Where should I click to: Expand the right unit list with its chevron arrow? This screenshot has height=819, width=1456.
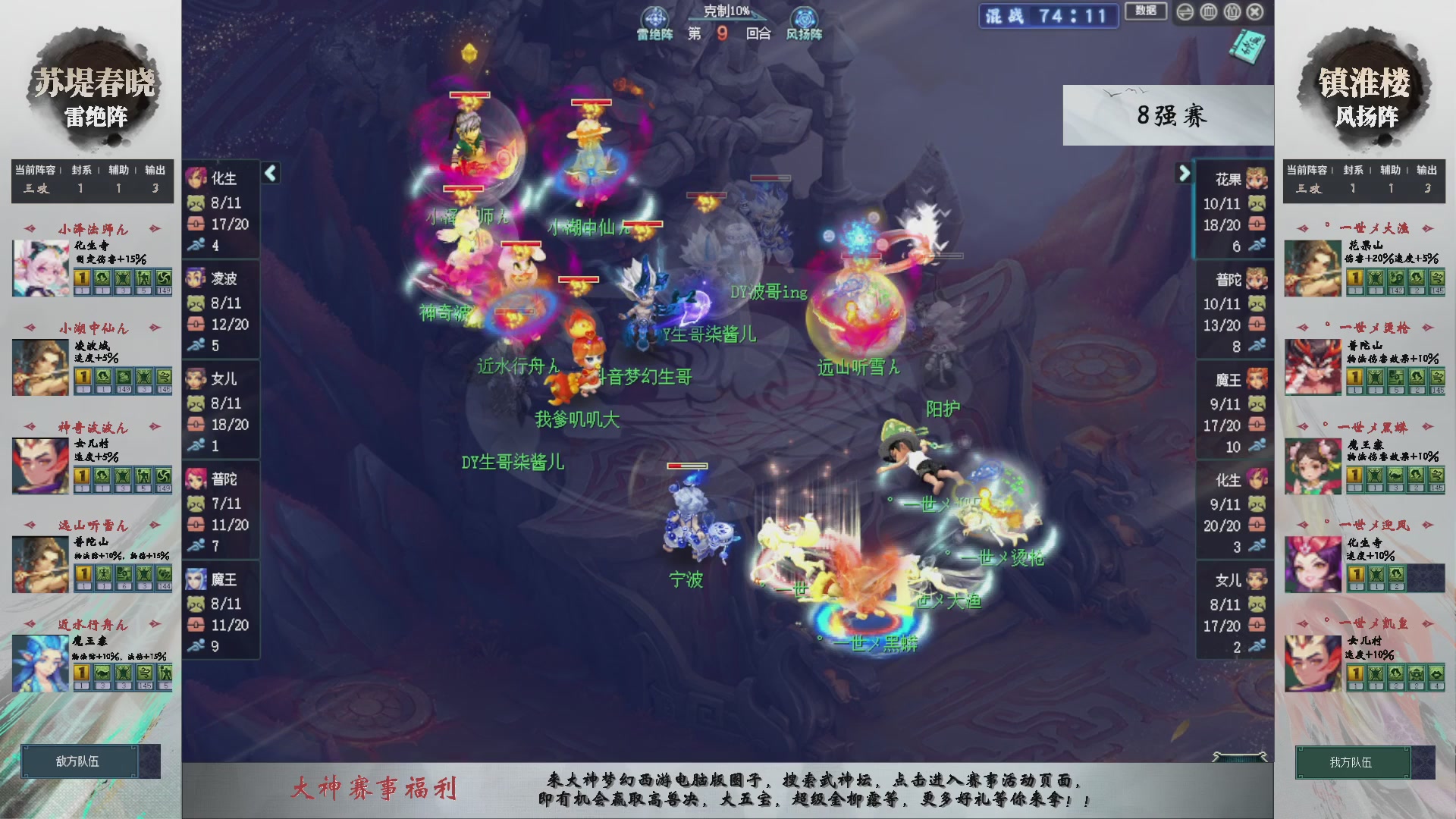pyautogui.click(x=1185, y=173)
